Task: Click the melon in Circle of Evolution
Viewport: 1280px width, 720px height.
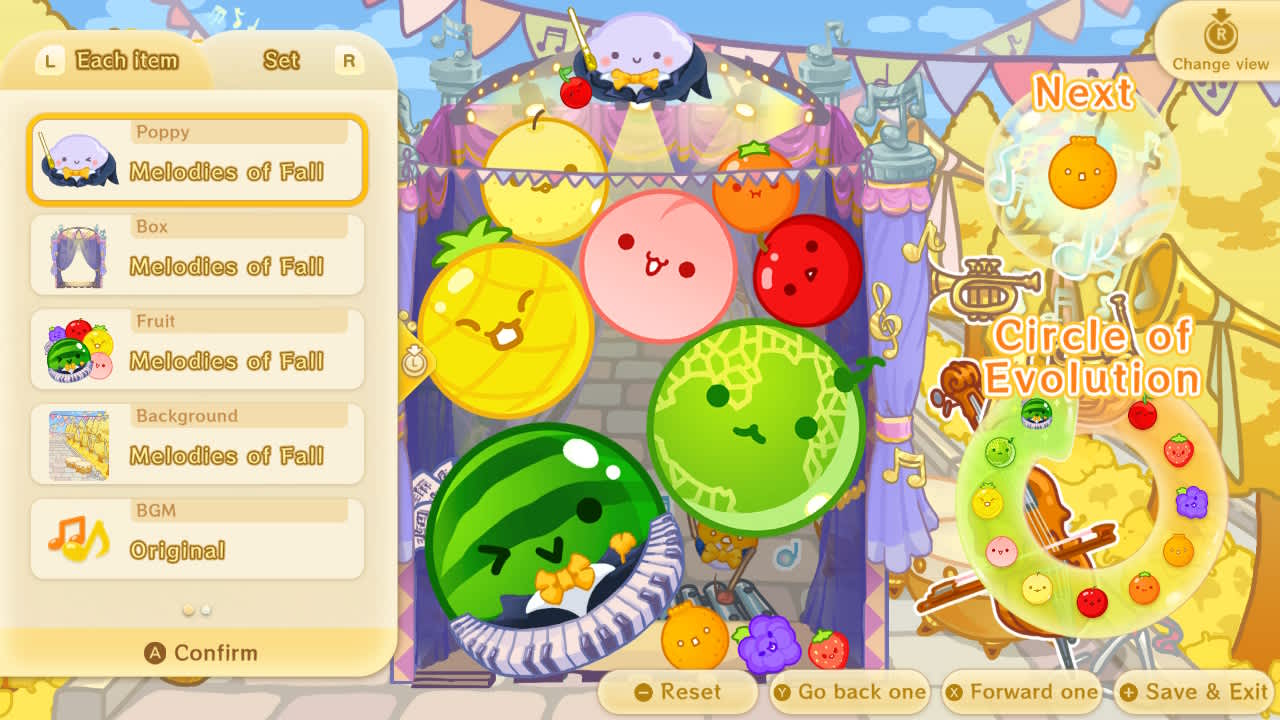Action: (x=1001, y=449)
